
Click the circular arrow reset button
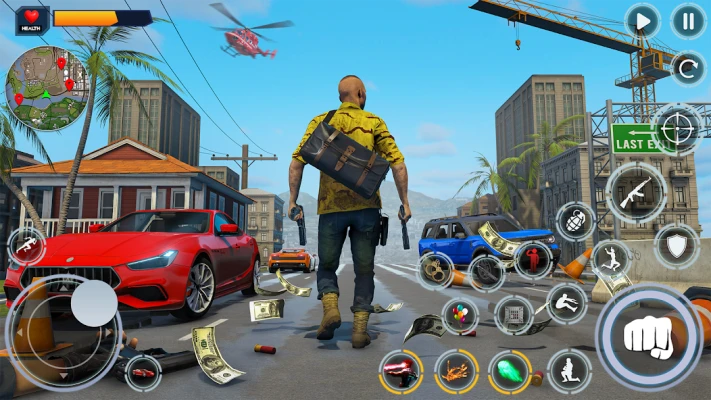coord(687,69)
